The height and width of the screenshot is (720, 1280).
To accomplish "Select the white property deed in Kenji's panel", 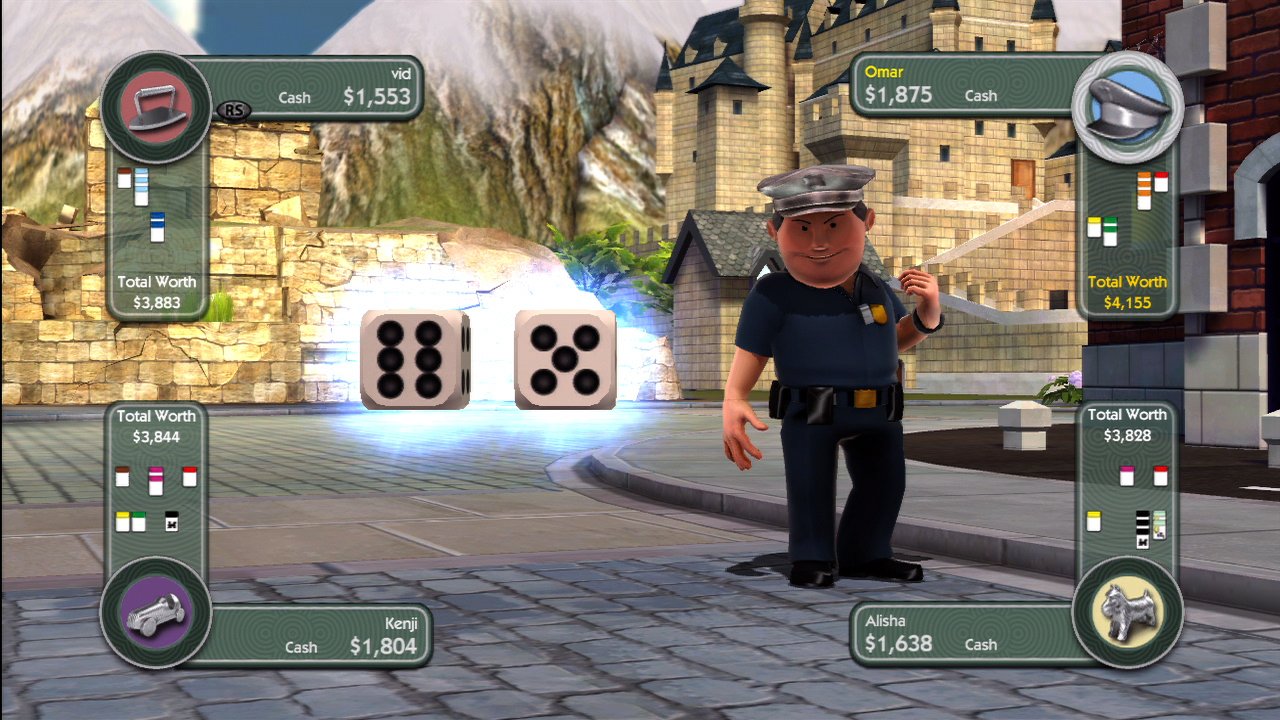I will click(x=122, y=476).
